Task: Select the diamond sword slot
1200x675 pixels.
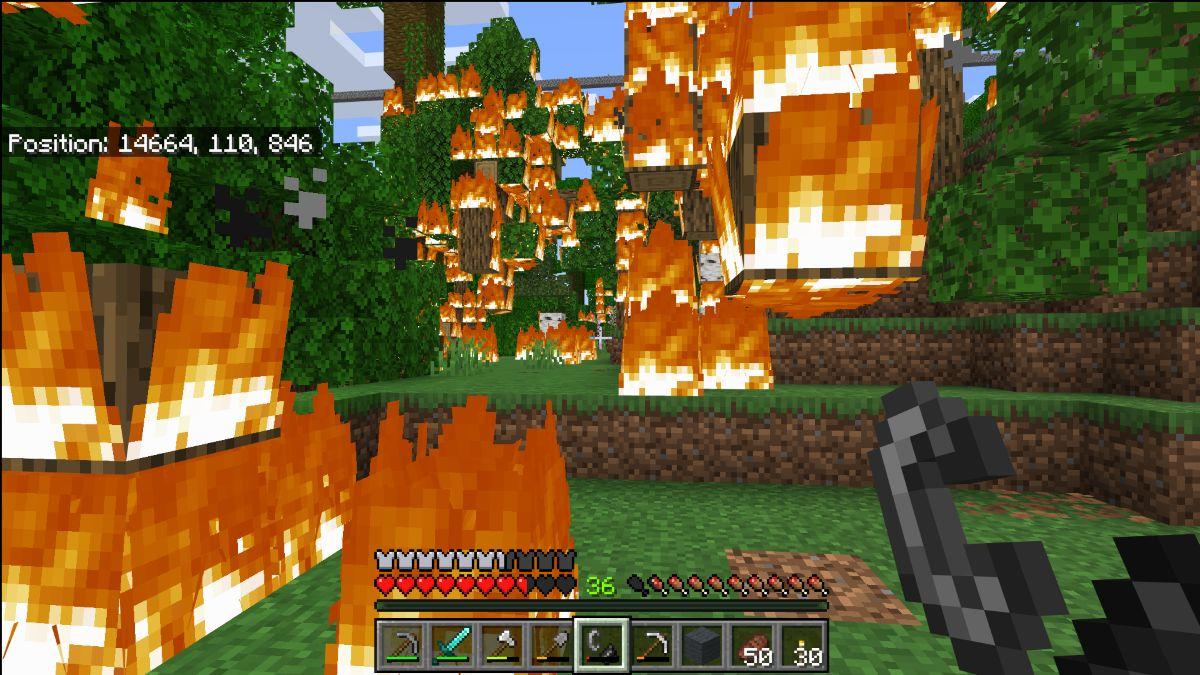Action: click(x=452, y=645)
